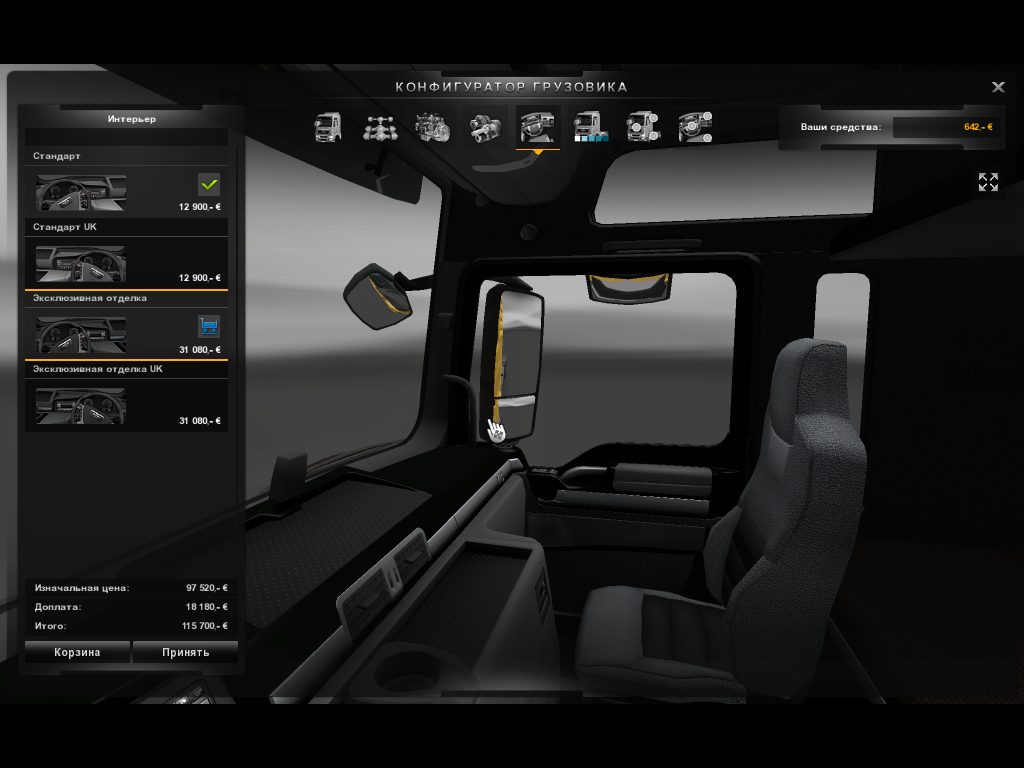Open the interior accessories tab
This screenshot has width=1024, height=768.
pyautogui.click(x=694, y=127)
